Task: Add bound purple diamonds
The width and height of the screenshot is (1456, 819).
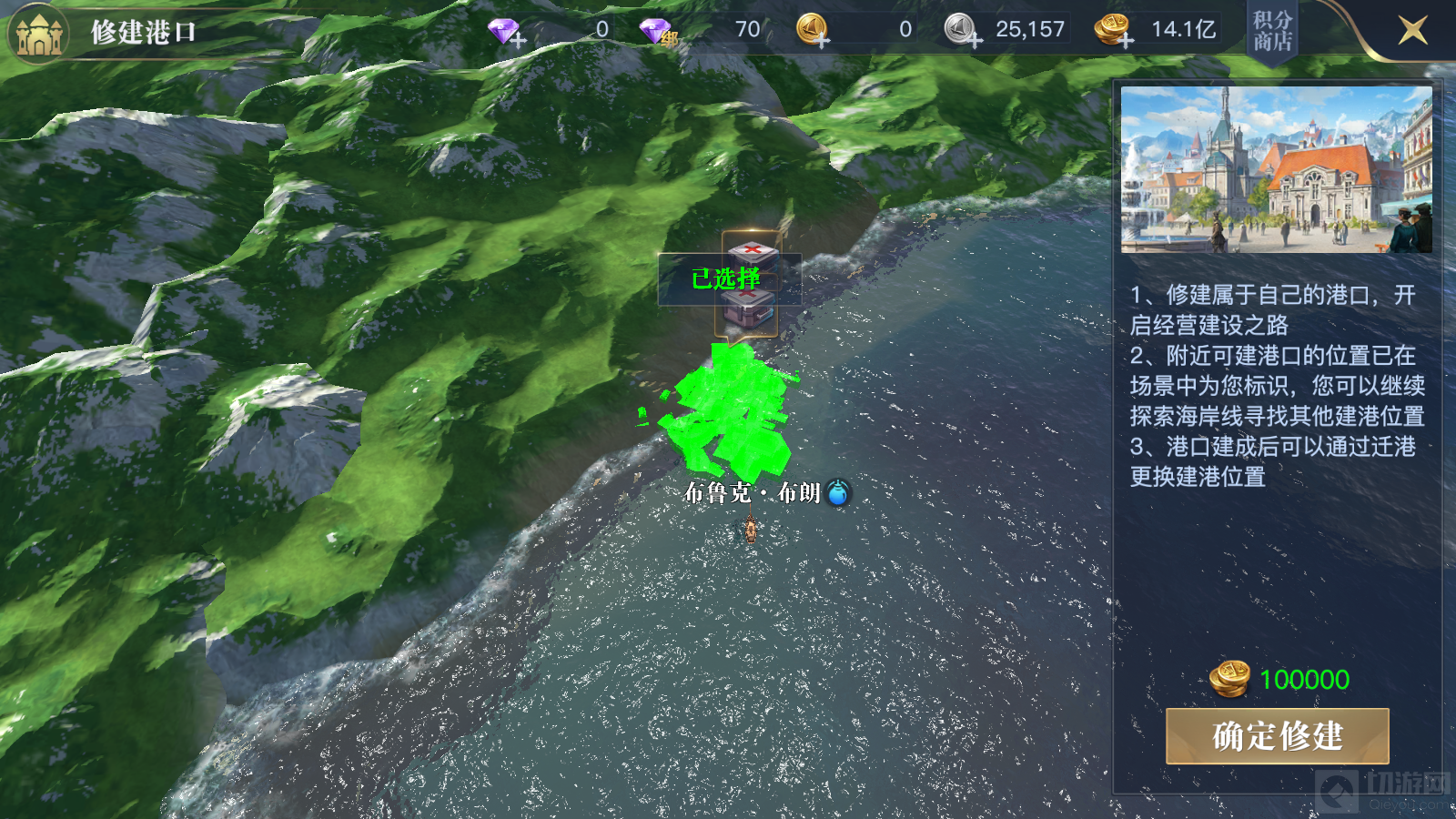Action: tap(658, 33)
